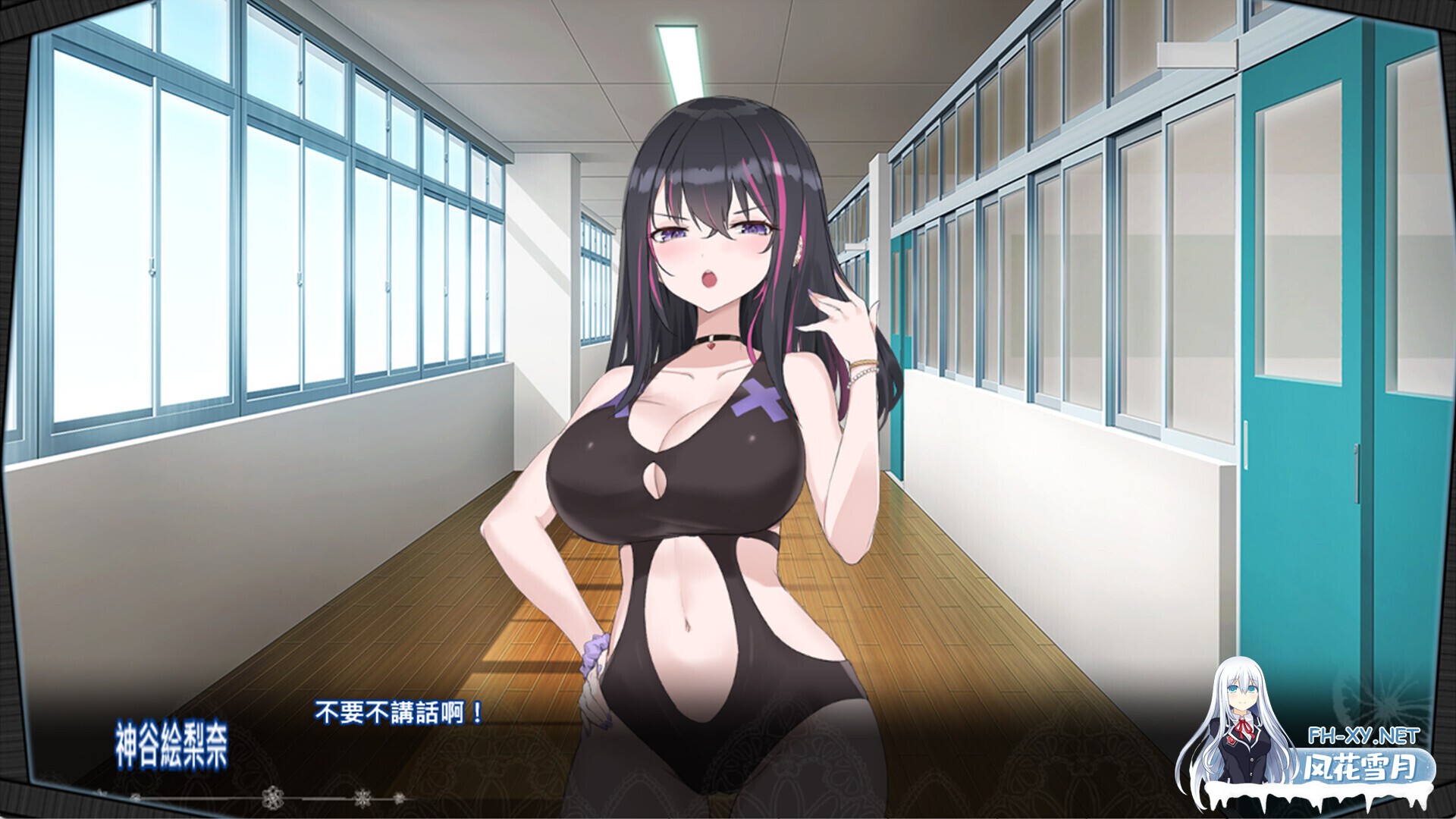The width and height of the screenshot is (1456, 819).
Task: Click the small snowflake icon near dialogue left
Action: (136, 797)
